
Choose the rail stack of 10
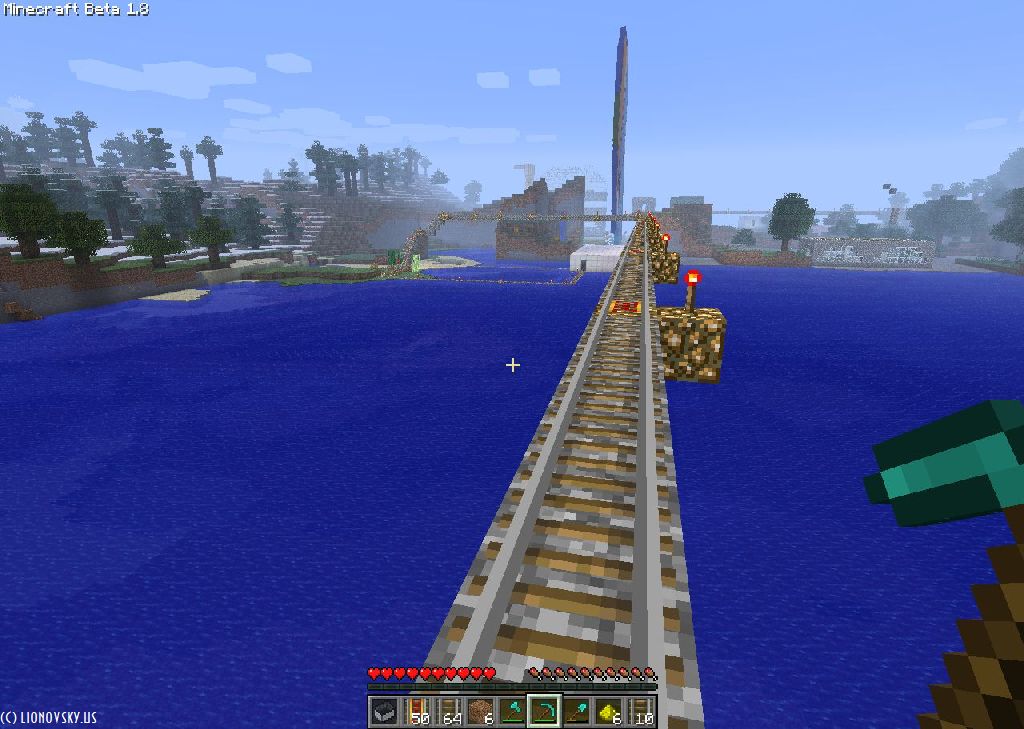point(640,711)
